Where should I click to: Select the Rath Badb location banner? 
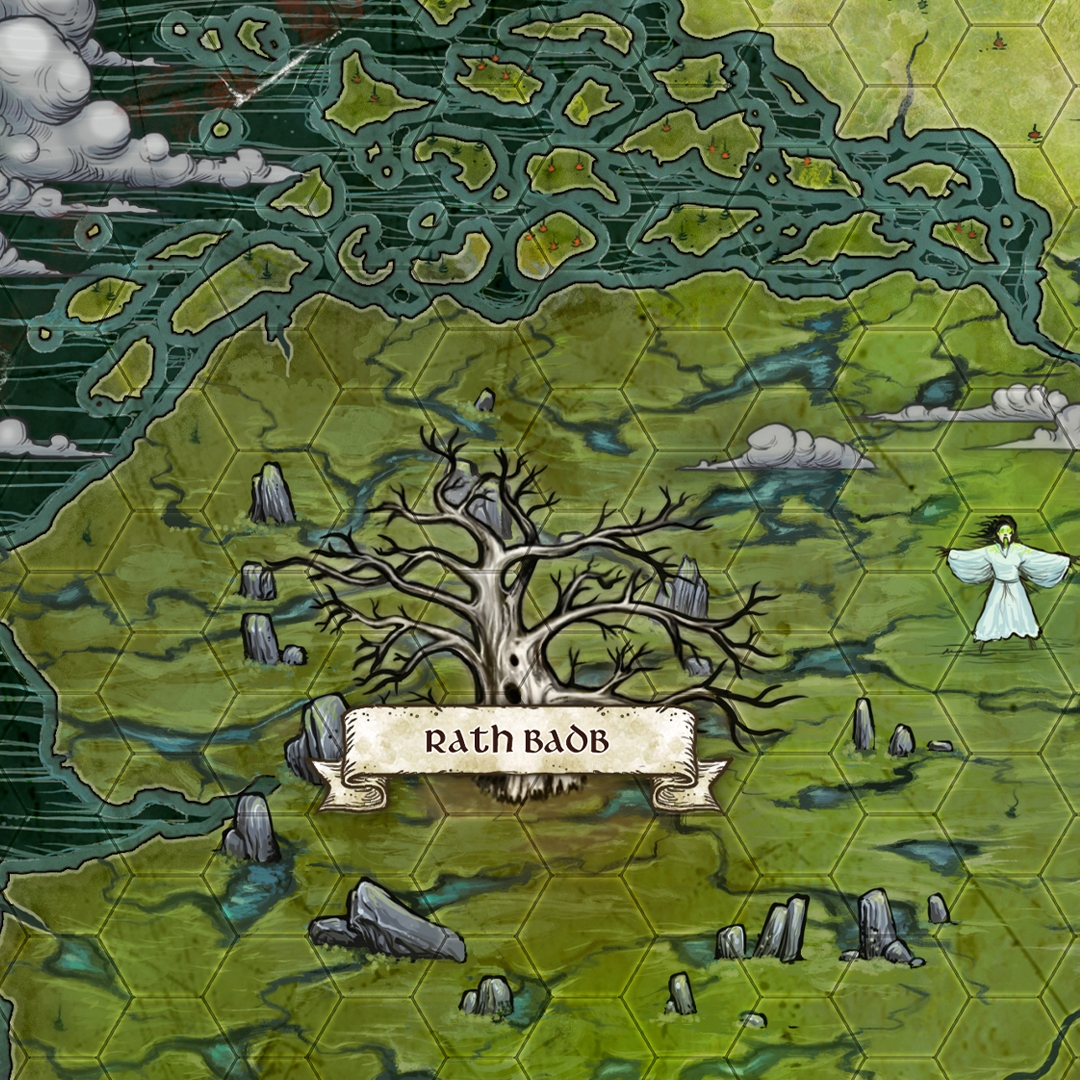pyautogui.click(x=518, y=743)
